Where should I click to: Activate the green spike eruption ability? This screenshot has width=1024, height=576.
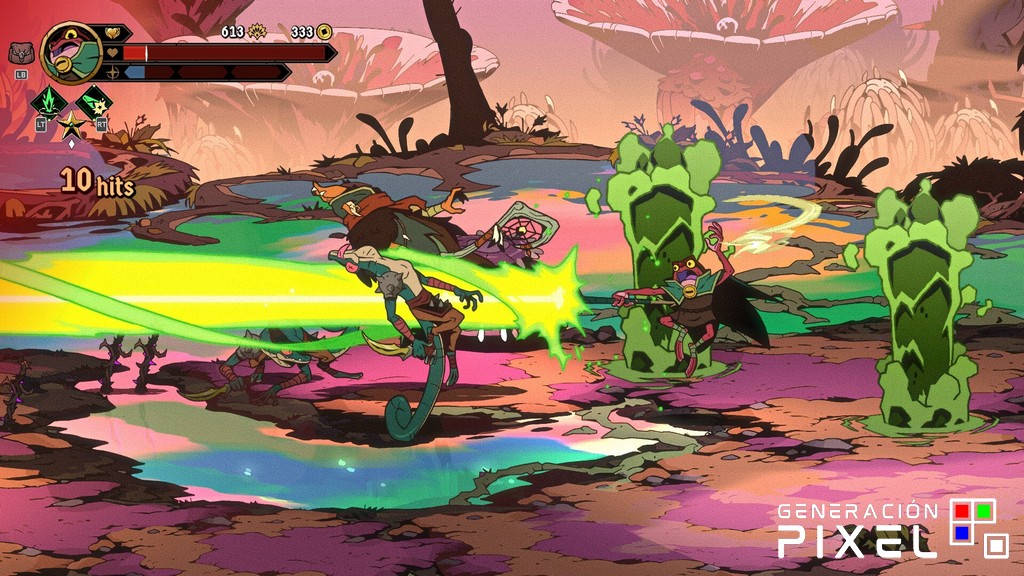tap(47, 102)
